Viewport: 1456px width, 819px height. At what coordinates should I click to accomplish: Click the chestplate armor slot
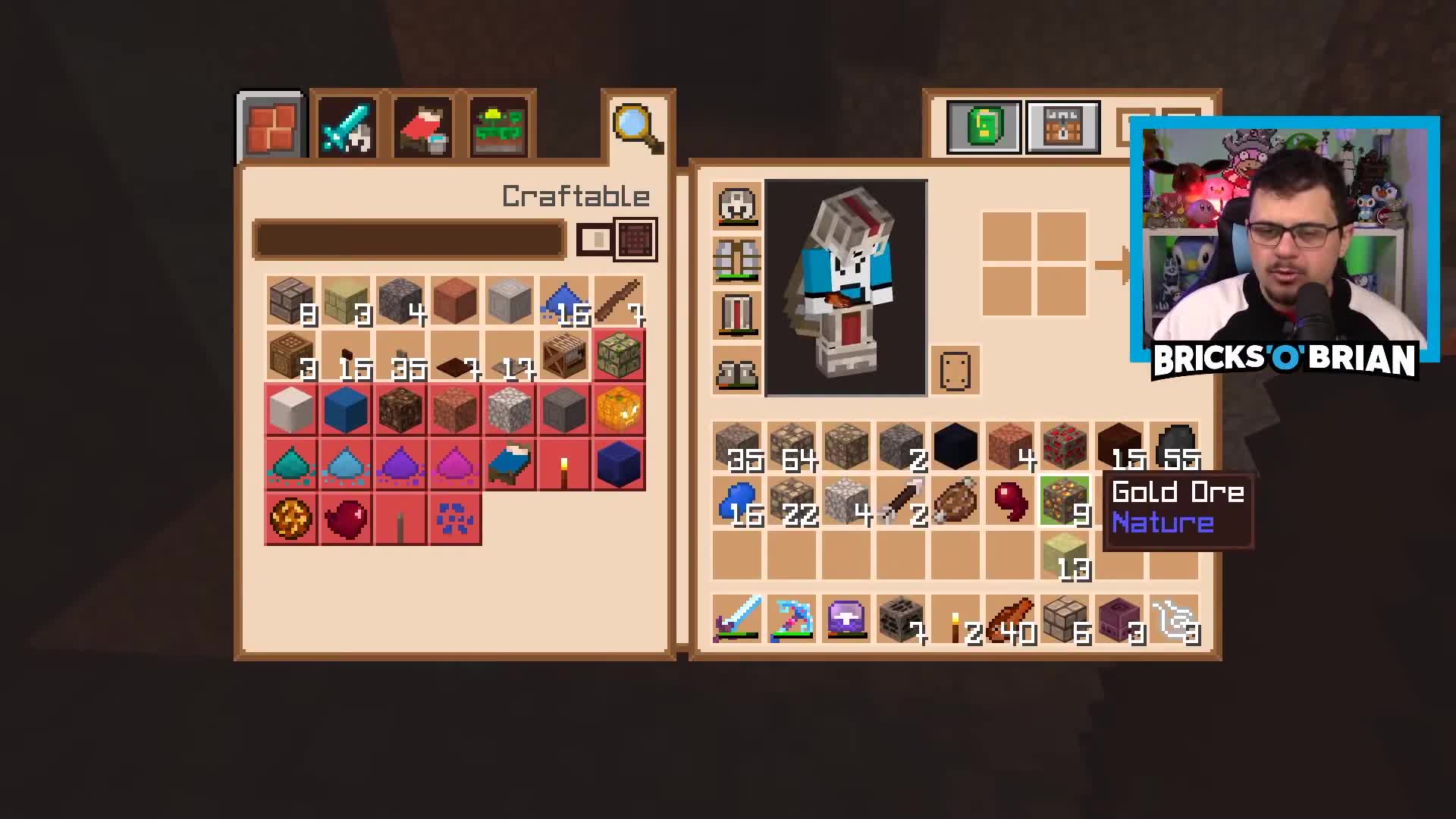736,259
